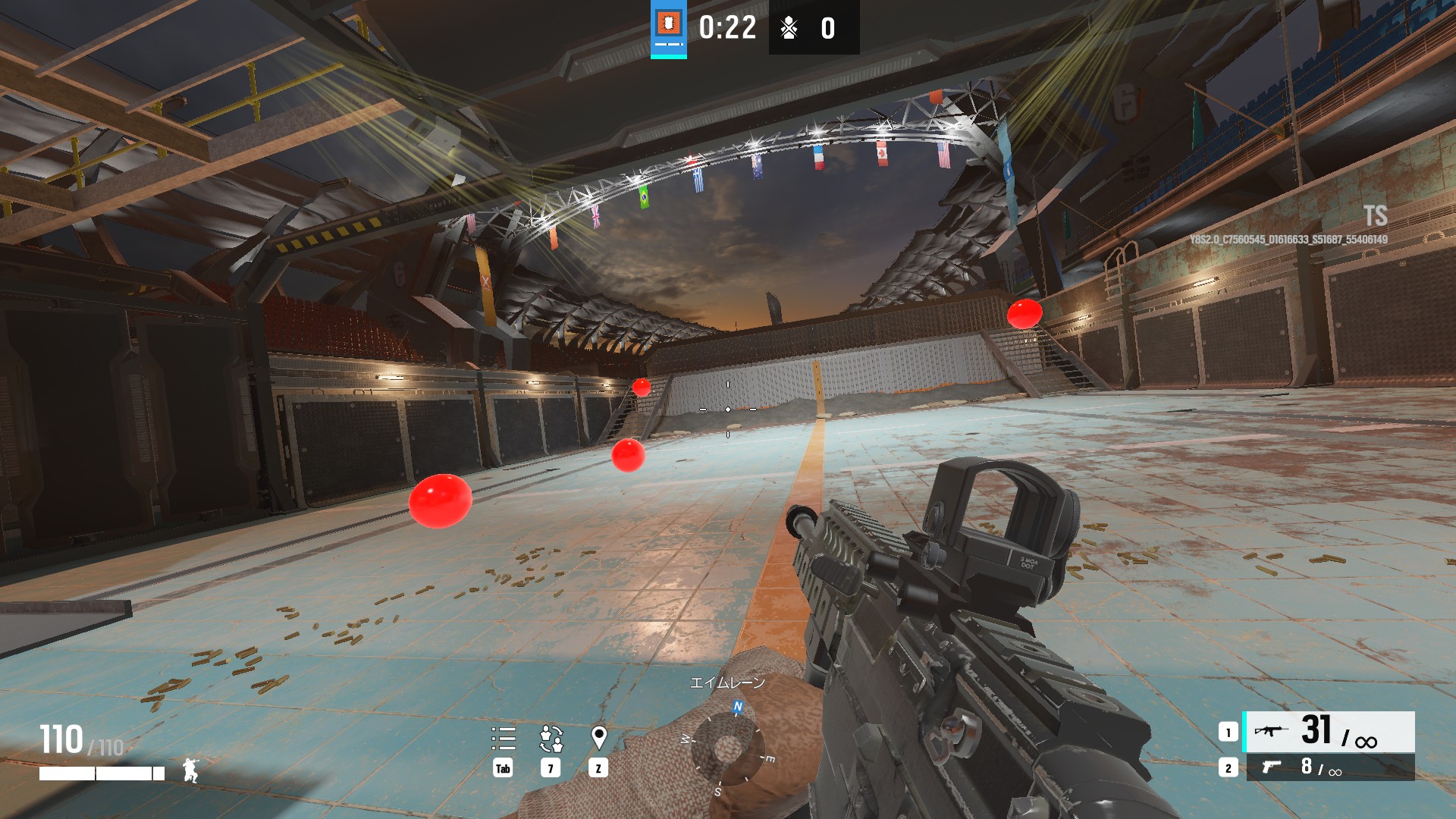Activate the location pin marker icon
This screenshot has width=1456, height=819.
click(x=598, y=737)
